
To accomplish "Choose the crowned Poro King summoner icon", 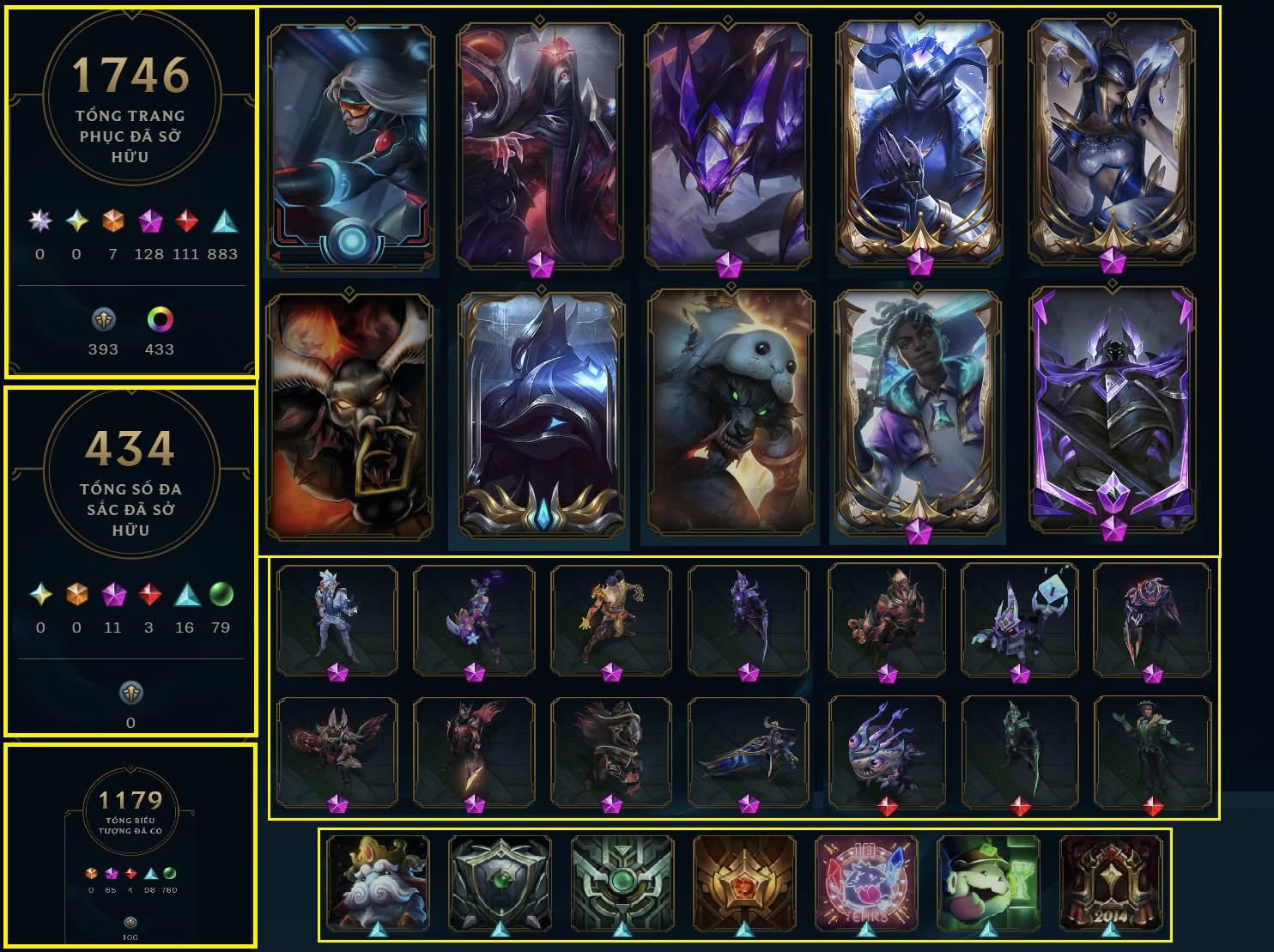I will [378, 884].
